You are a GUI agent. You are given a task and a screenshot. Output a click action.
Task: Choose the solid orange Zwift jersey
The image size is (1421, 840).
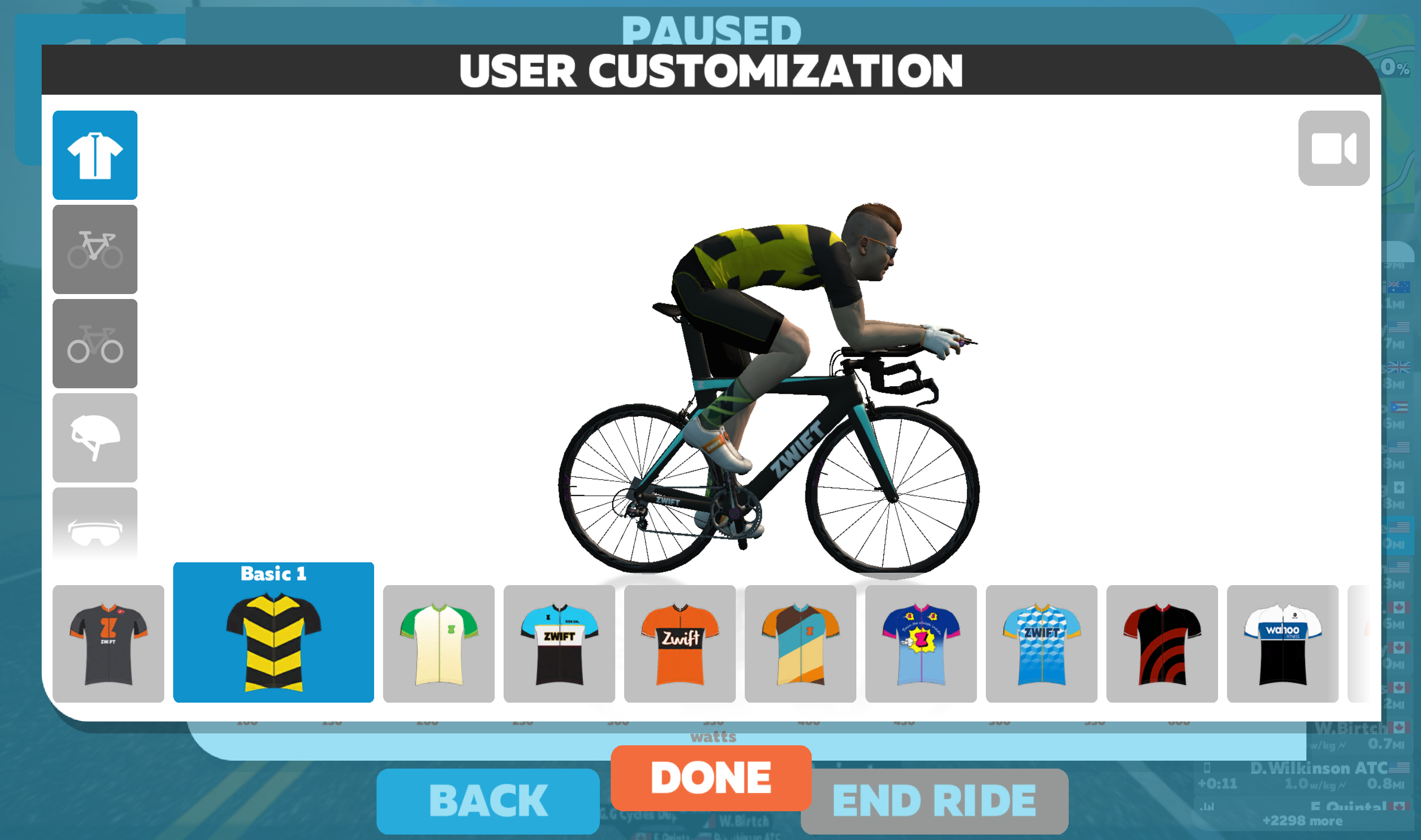[680, 644]
